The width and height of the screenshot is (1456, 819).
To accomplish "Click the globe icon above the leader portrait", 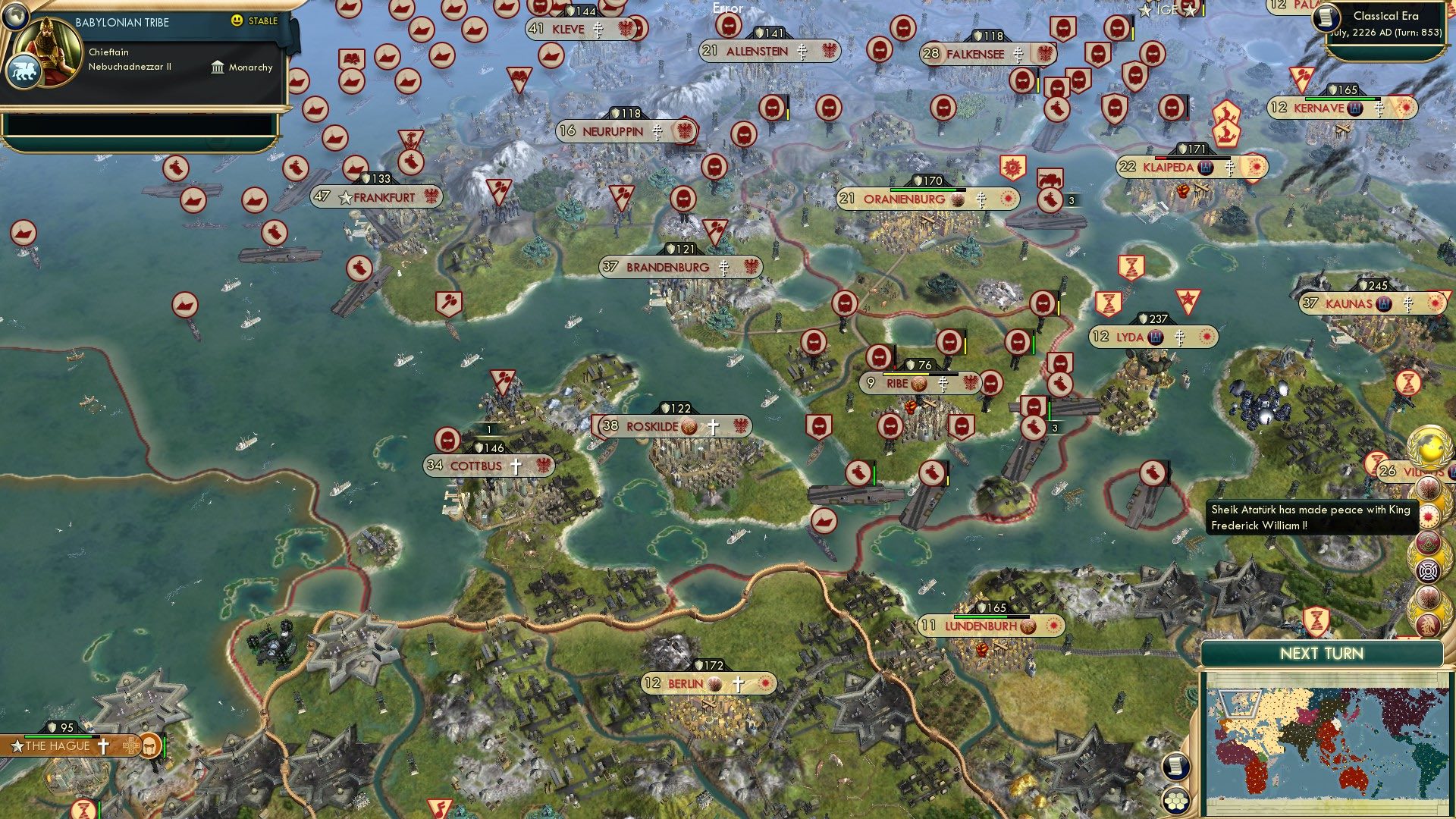I will click(x=16, y=17).
